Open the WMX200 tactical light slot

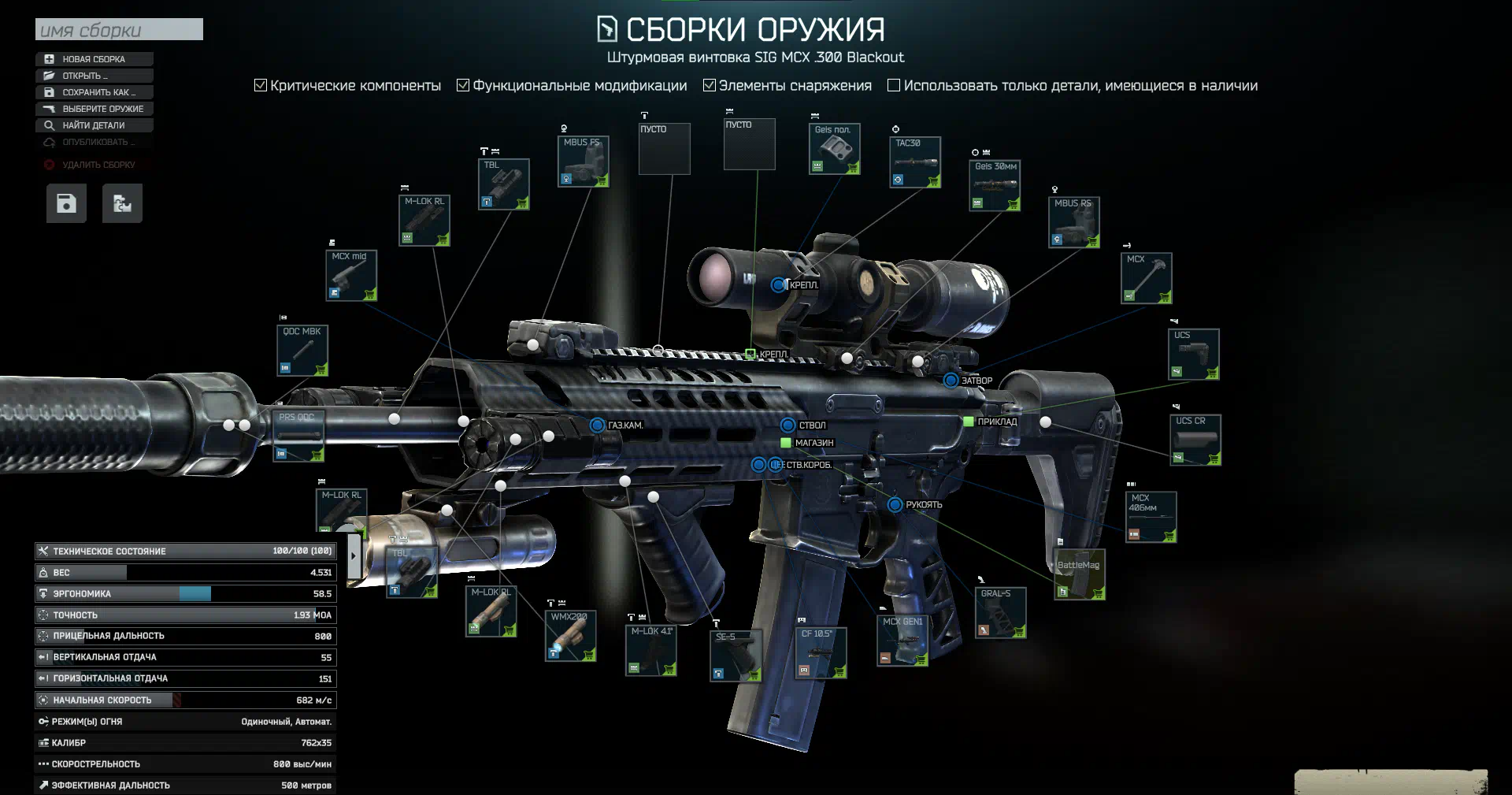click(570, 635)
